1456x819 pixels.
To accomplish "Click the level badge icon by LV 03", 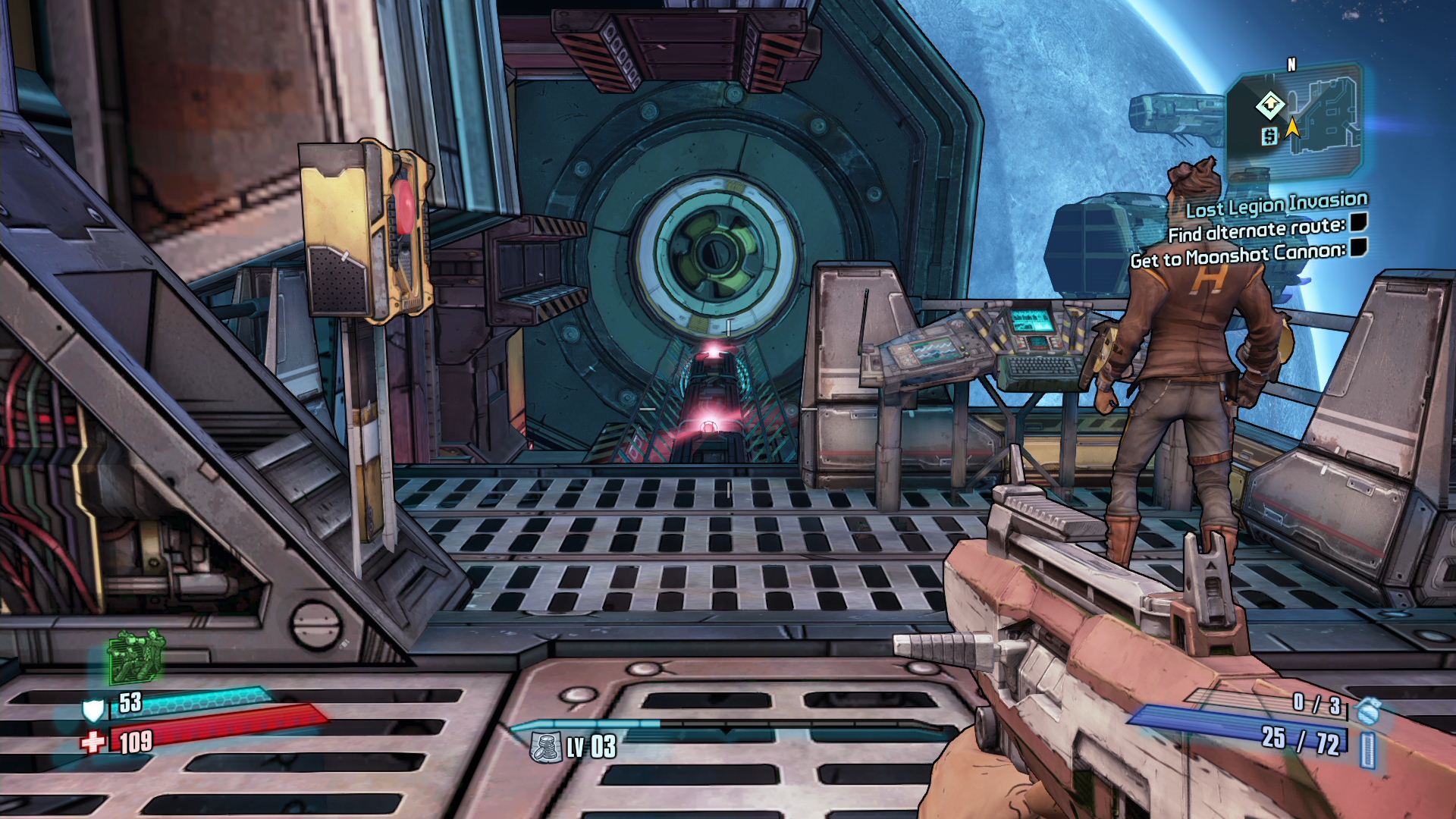I will [545, 748].
